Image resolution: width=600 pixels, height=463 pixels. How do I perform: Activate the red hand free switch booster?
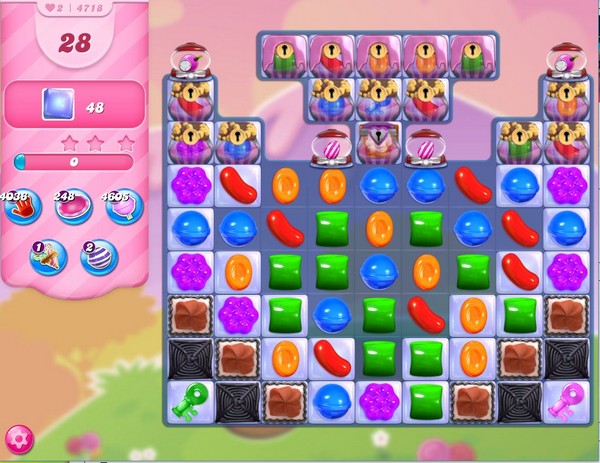pyautogui.click(x=18, y=208)
